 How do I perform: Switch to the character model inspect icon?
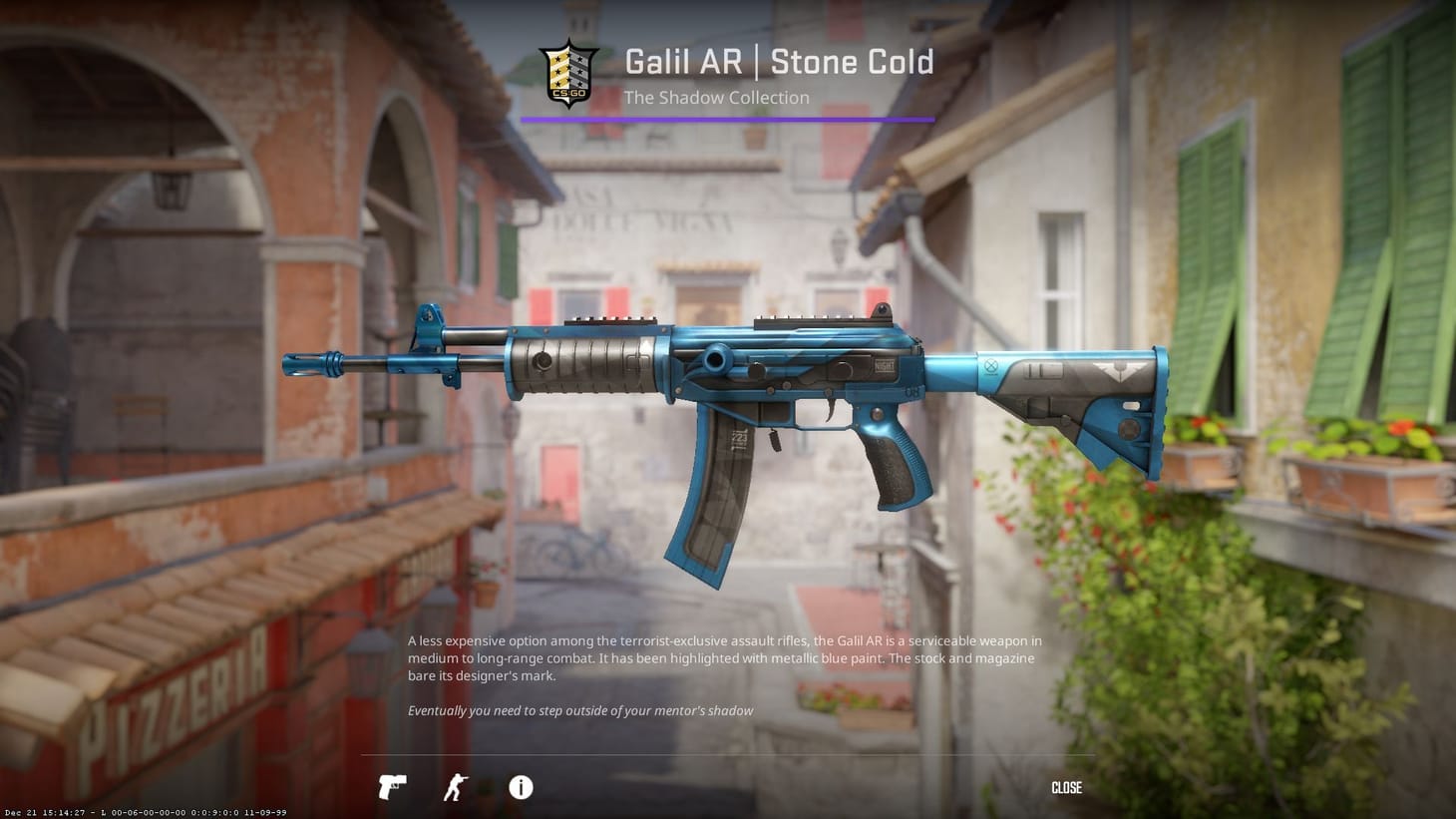456,787
